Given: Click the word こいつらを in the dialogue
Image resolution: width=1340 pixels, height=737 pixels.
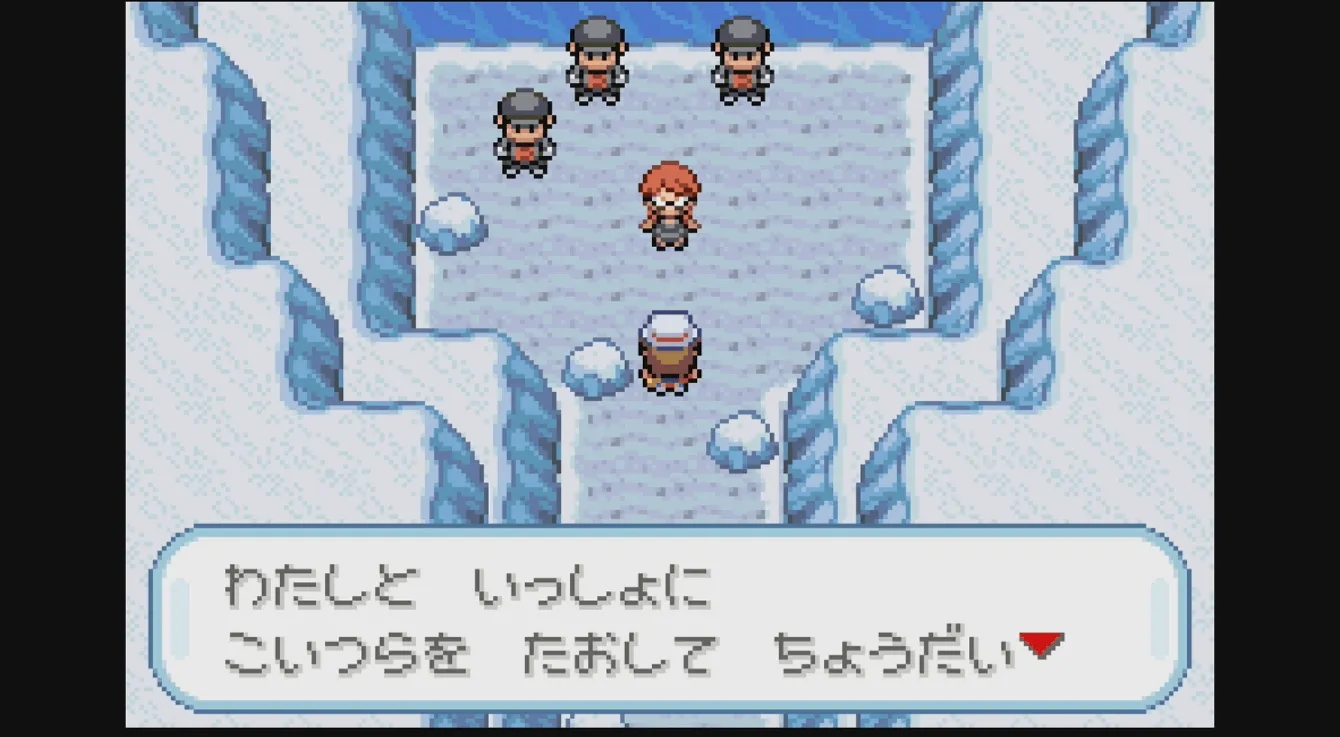Looking at the screenshot, I should coord(350,650).
